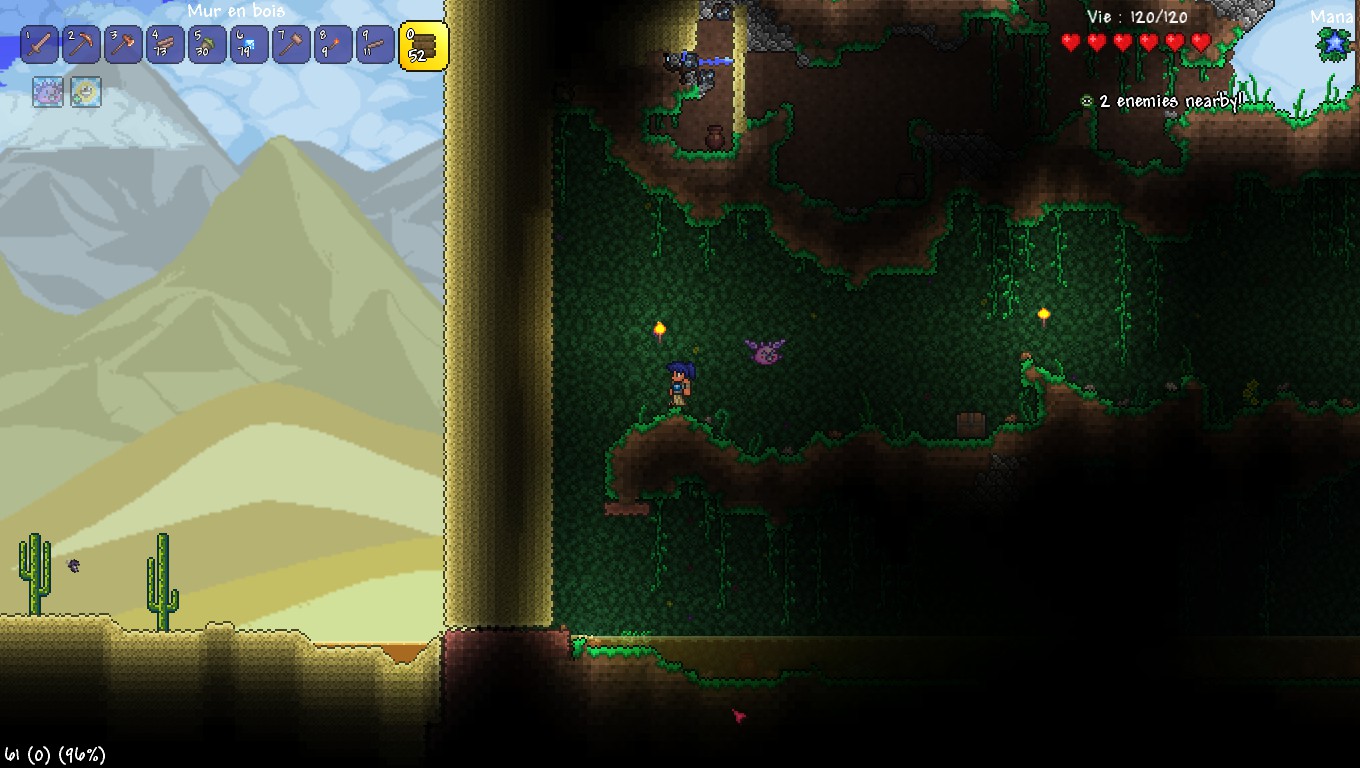The width and height of the screenshot is (1360, 768).
Task: Click the enemies-nearby buff icon
Action: click(1087, 100)
